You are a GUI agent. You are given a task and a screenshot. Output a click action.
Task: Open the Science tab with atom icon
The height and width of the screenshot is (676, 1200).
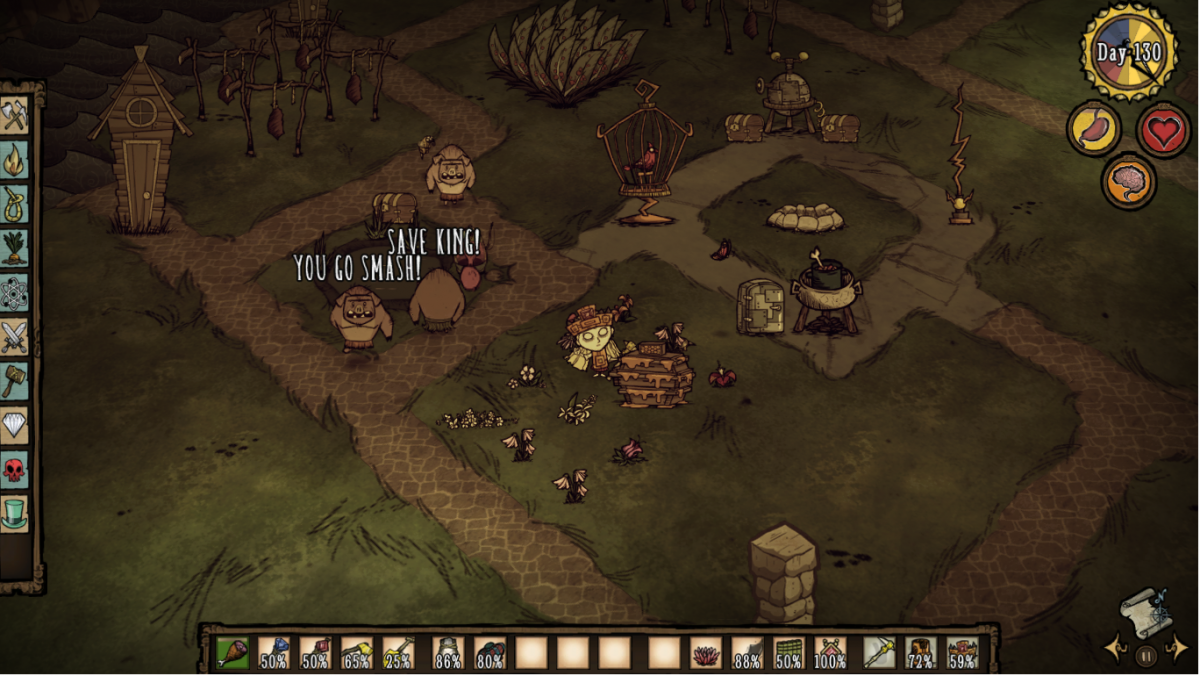tap(14, 293)
